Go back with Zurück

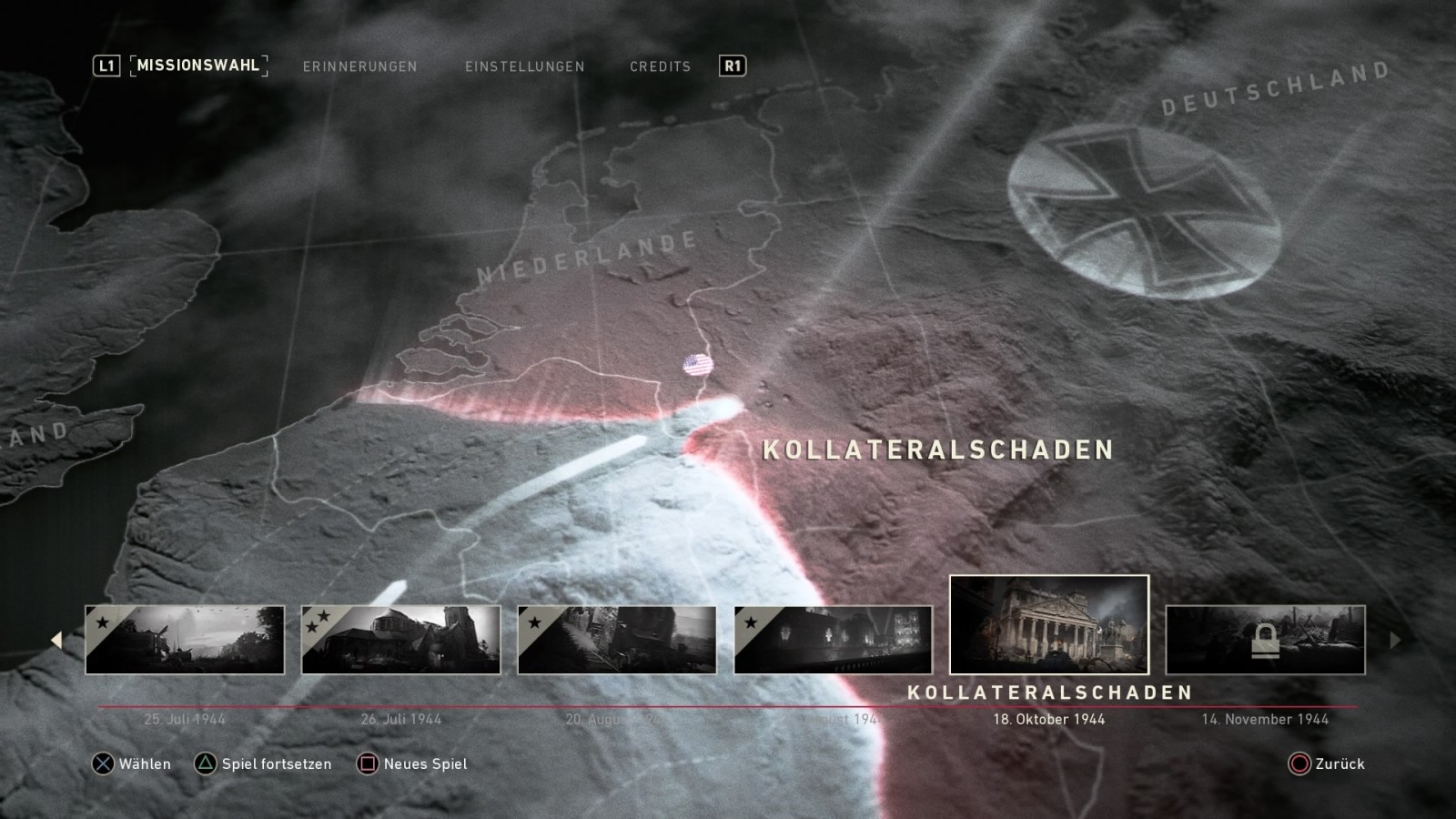coord(1327,763)
